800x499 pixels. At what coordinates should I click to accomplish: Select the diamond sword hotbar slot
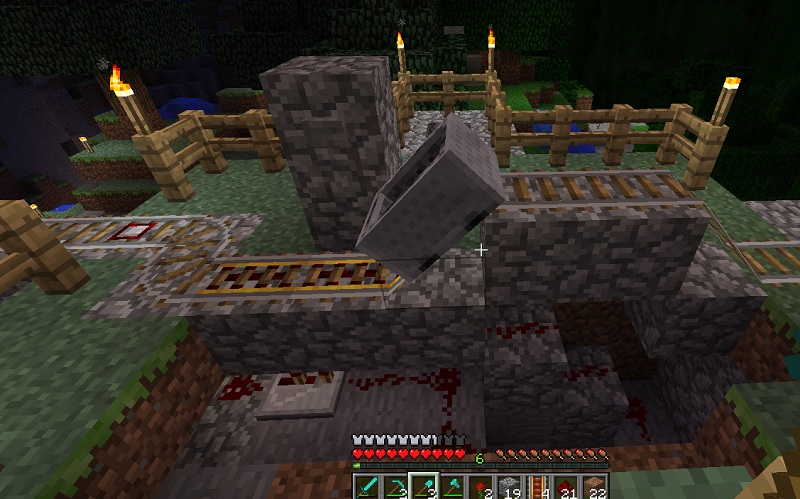click(x=366, y=487)
